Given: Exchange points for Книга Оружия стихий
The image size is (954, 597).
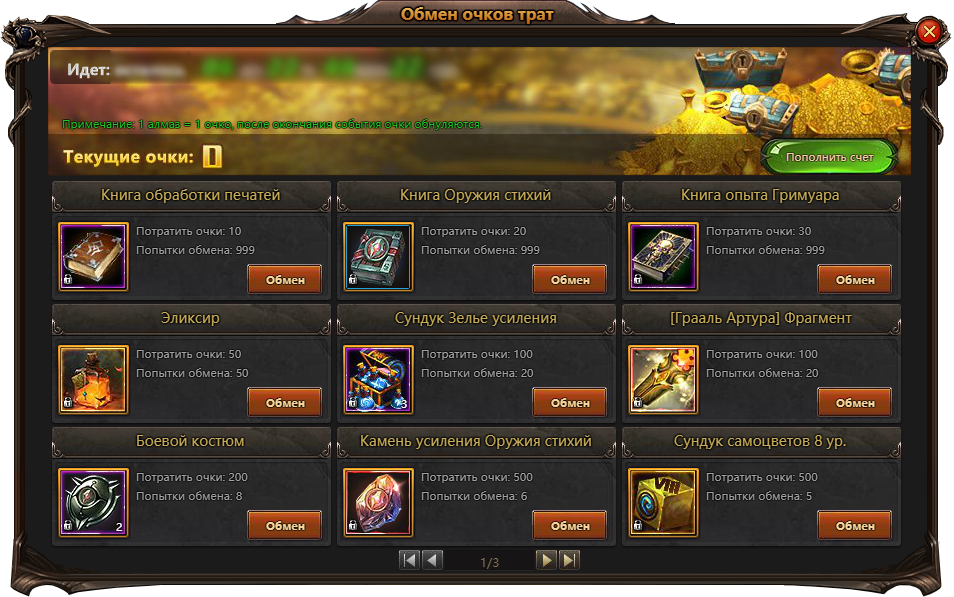Looking at the screenshot, I should click(569, 280).
